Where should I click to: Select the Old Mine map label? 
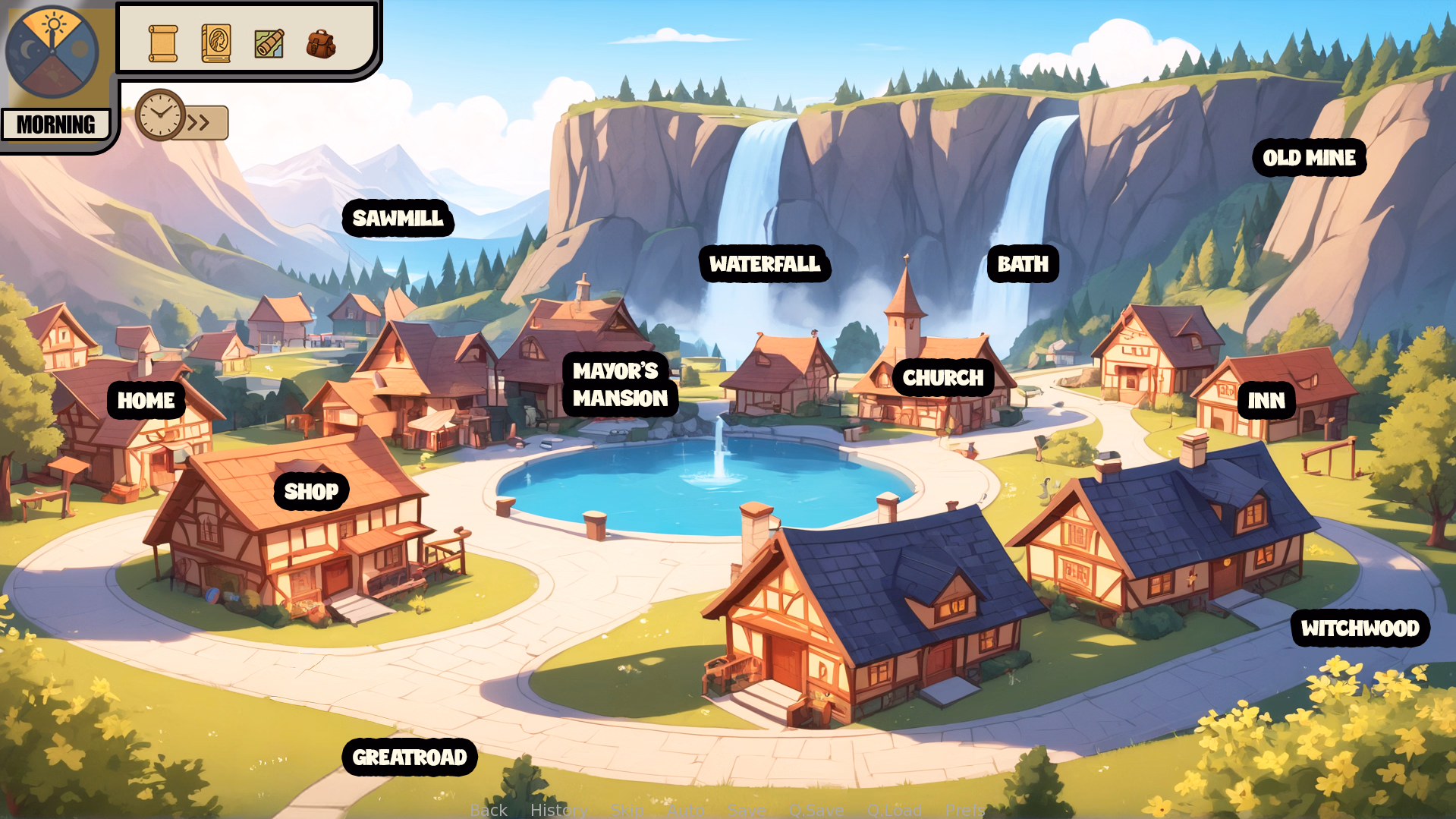[x=1309, y=158]
